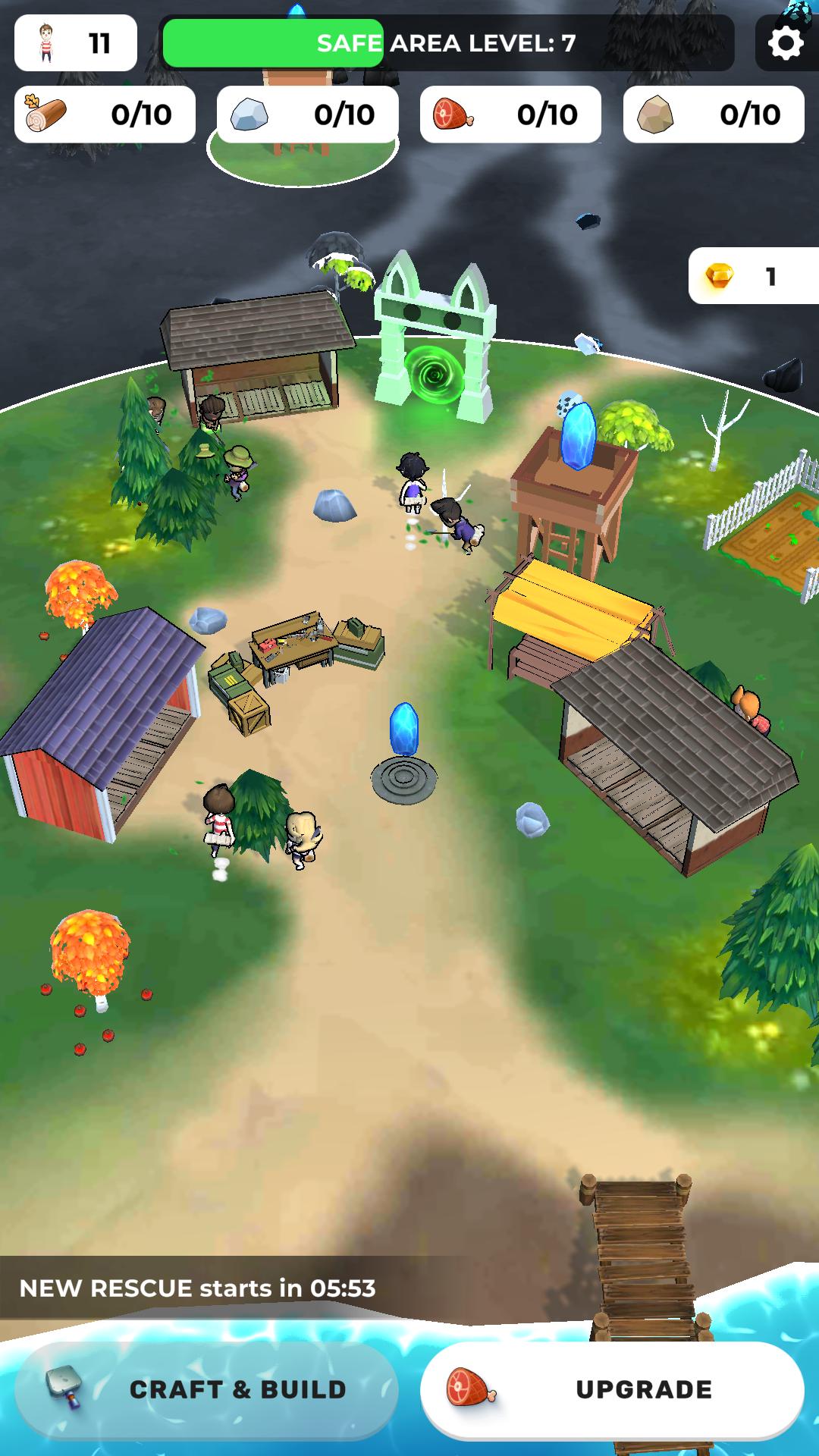Open the Upgrade menu
819x1456 pixels.
(612, 1389)
